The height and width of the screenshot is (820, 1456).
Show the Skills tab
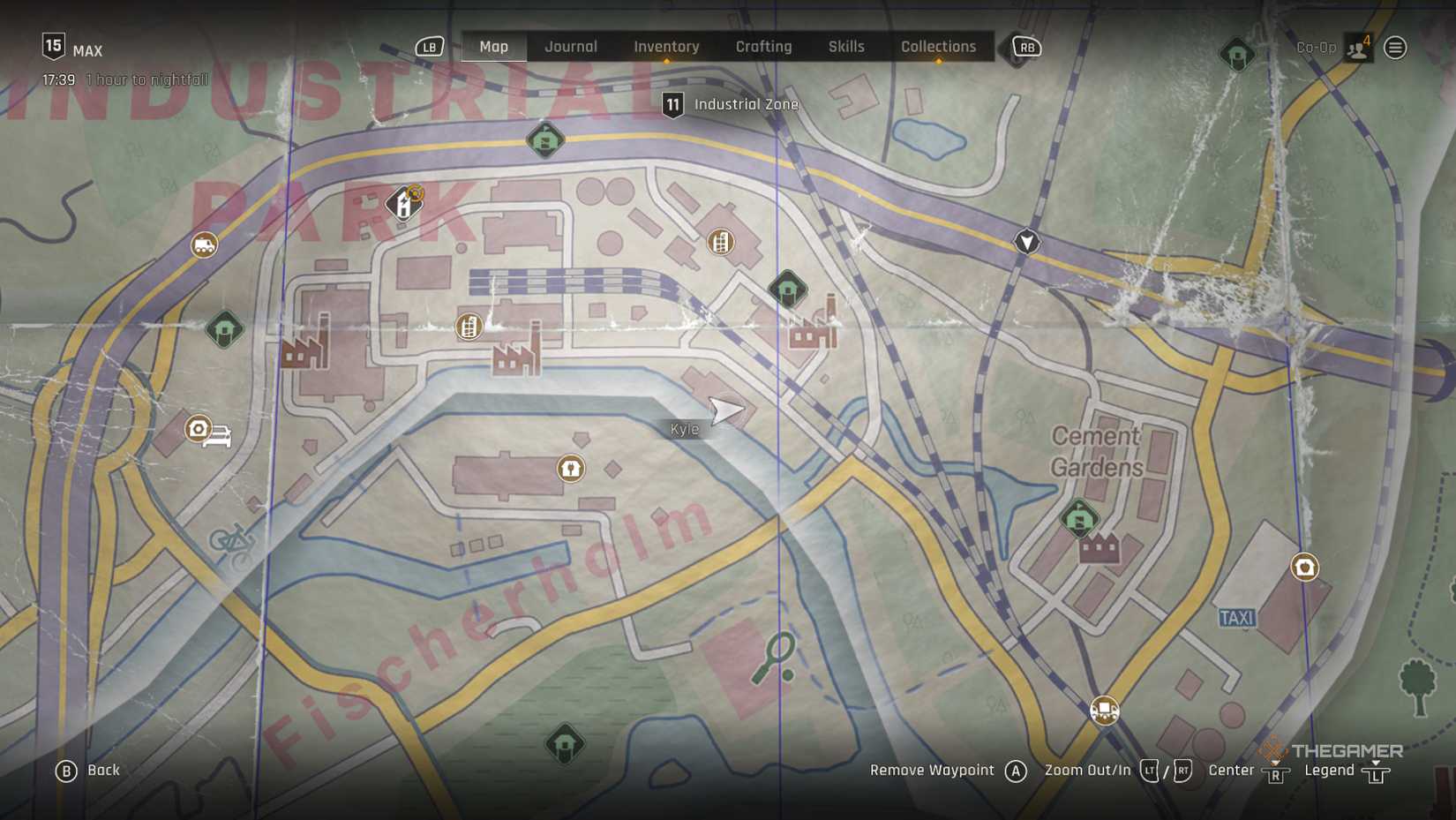[845, 47]
